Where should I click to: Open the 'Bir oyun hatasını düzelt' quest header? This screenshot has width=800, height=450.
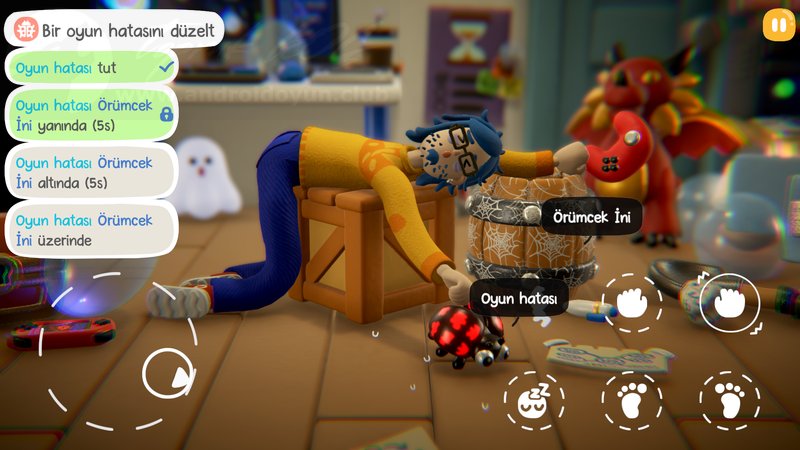[112, 27]
